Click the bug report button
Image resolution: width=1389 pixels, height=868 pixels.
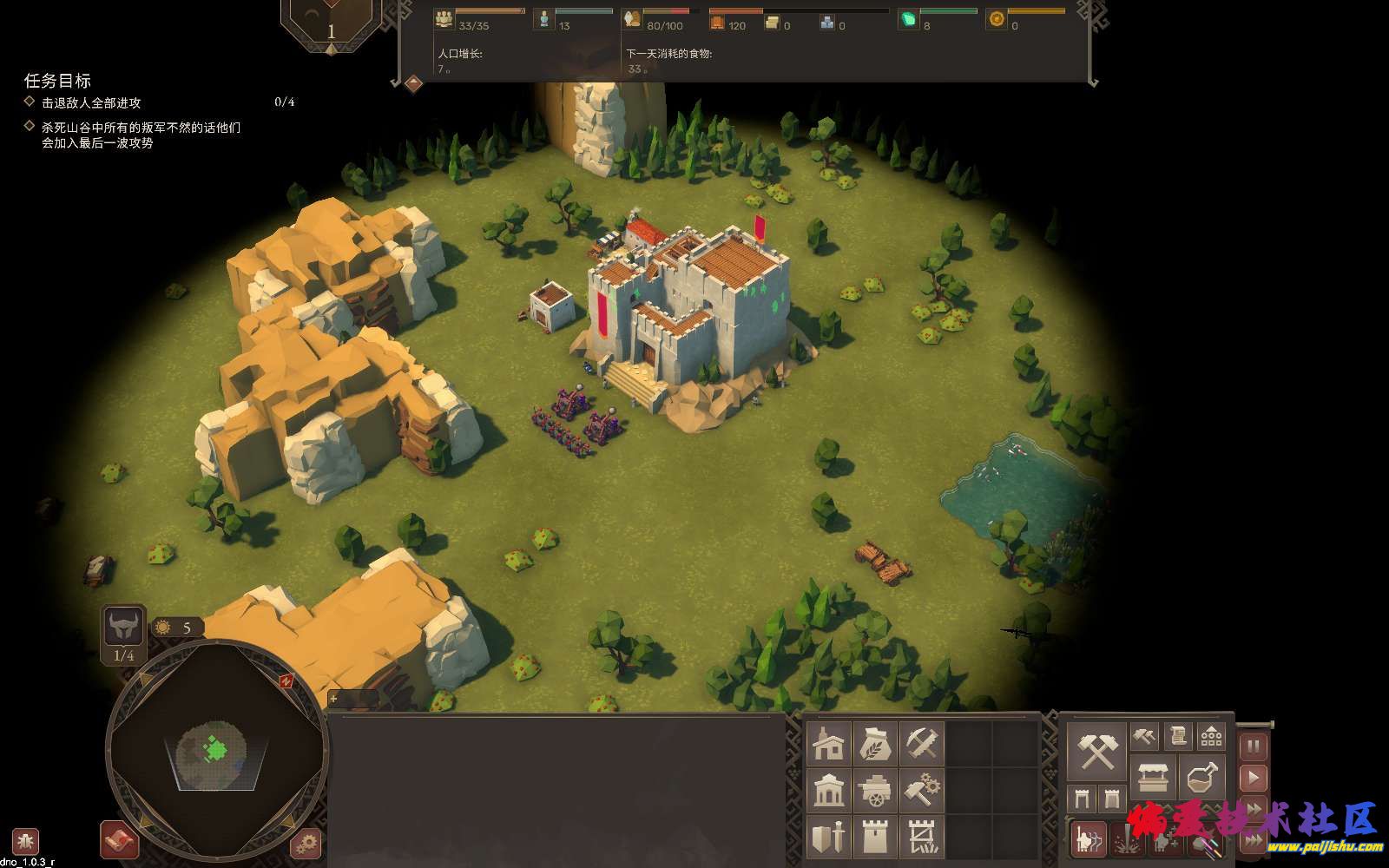click(x=25, y=841)
